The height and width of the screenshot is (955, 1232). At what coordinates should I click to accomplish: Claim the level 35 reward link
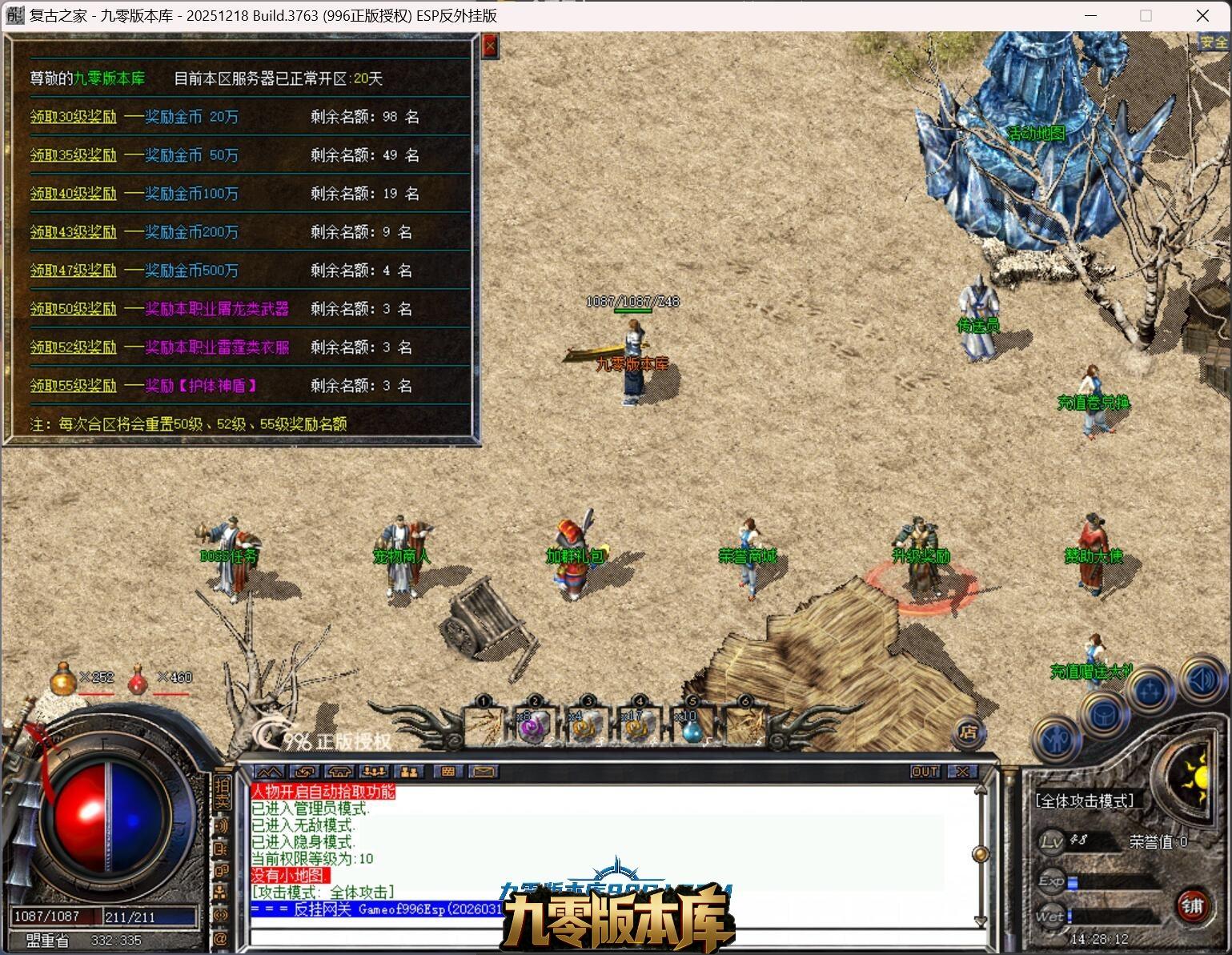[x=74, y=155]
